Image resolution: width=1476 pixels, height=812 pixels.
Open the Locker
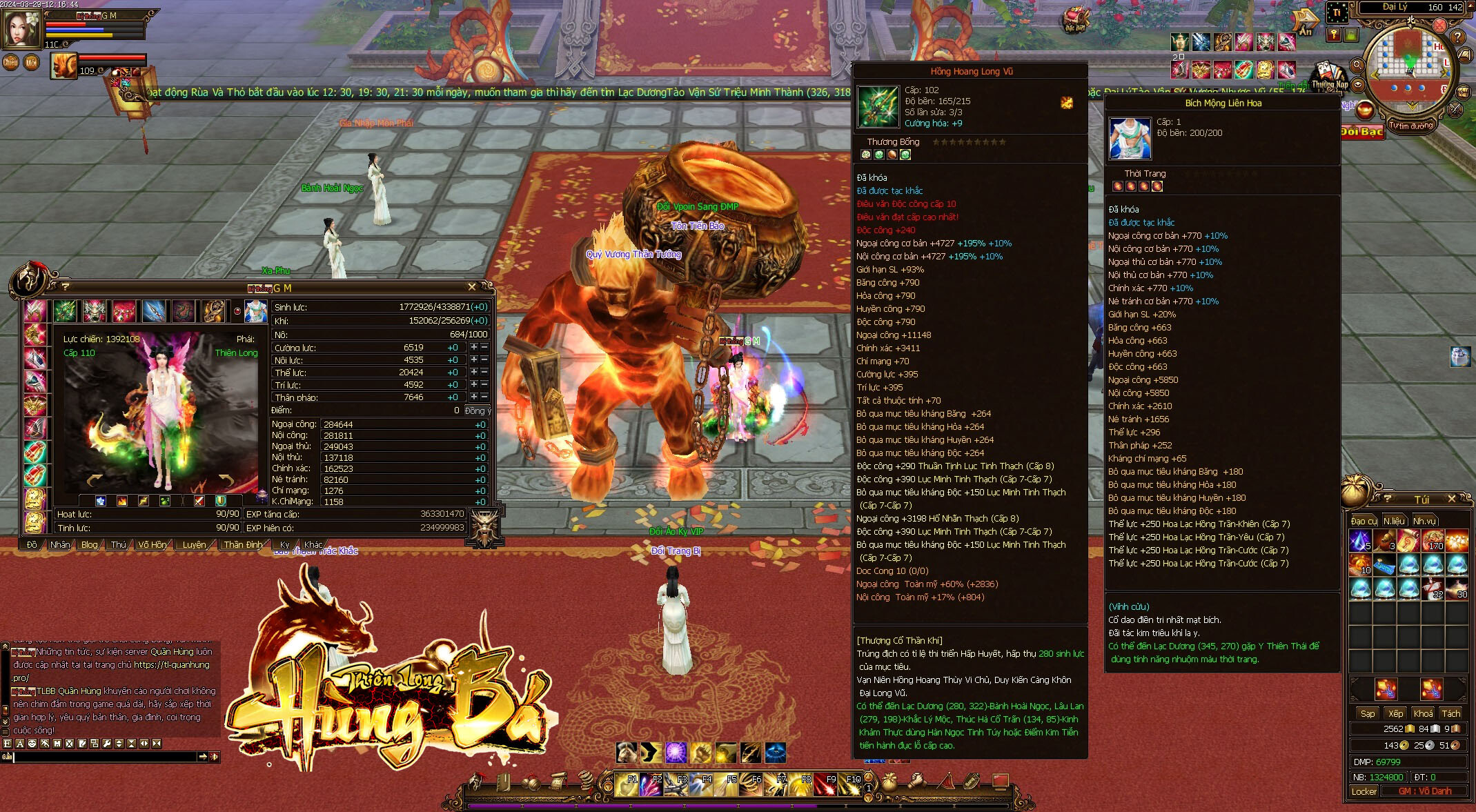click(1364, 791)
